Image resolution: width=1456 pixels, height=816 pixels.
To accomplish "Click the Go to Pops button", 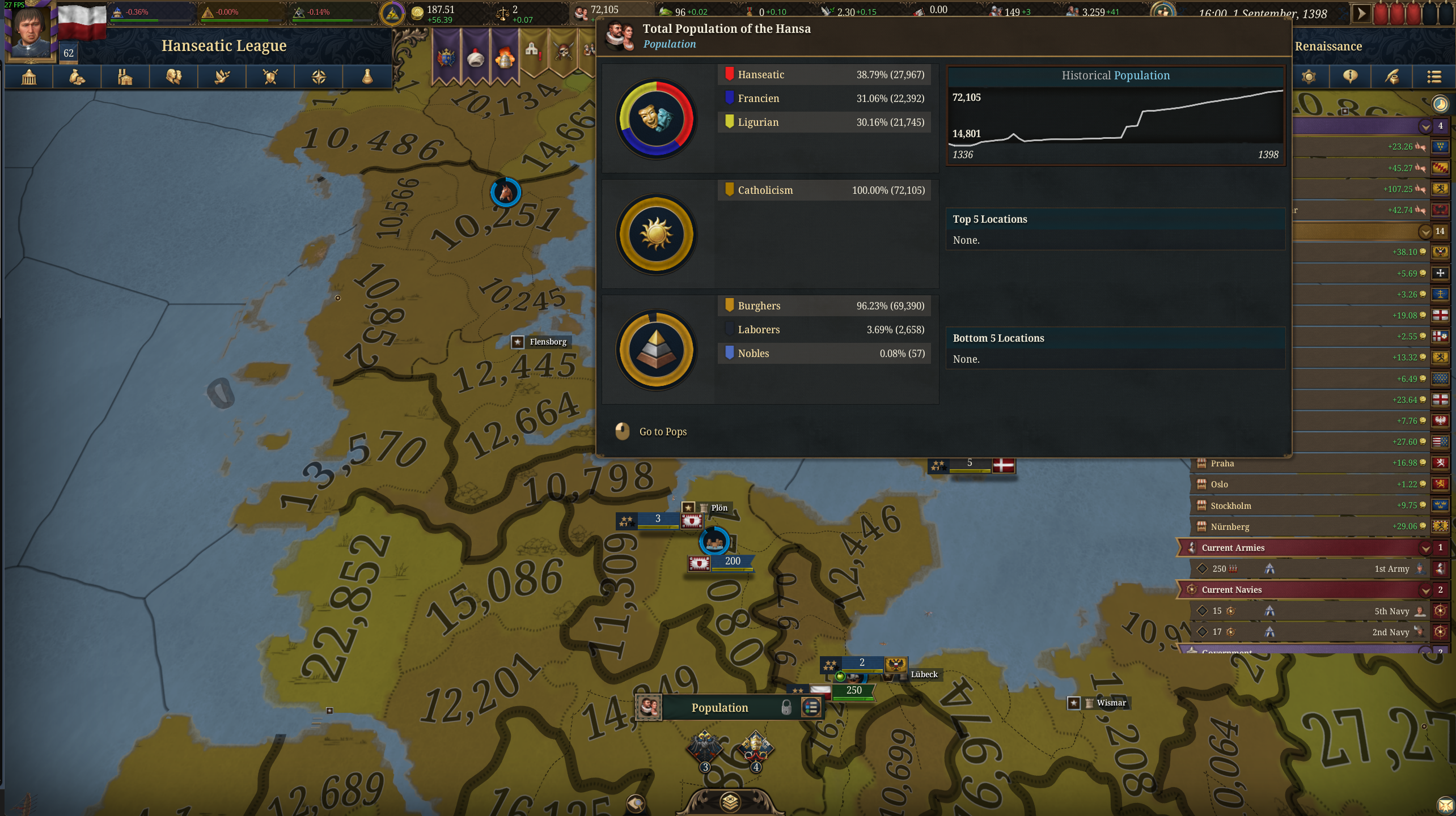I will (x=662, y=431).
